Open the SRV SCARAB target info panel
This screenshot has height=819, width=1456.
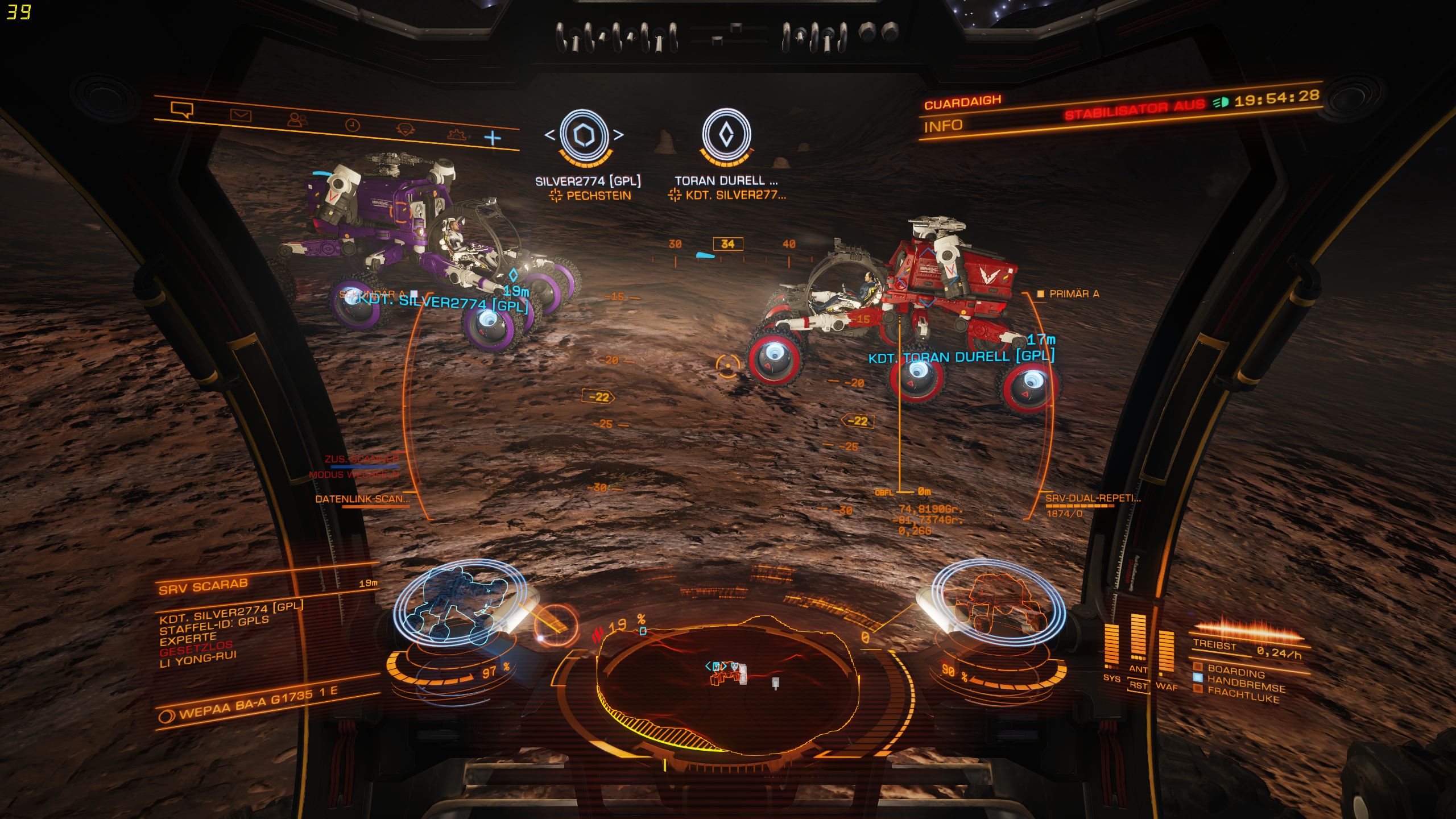coord(203,586)
